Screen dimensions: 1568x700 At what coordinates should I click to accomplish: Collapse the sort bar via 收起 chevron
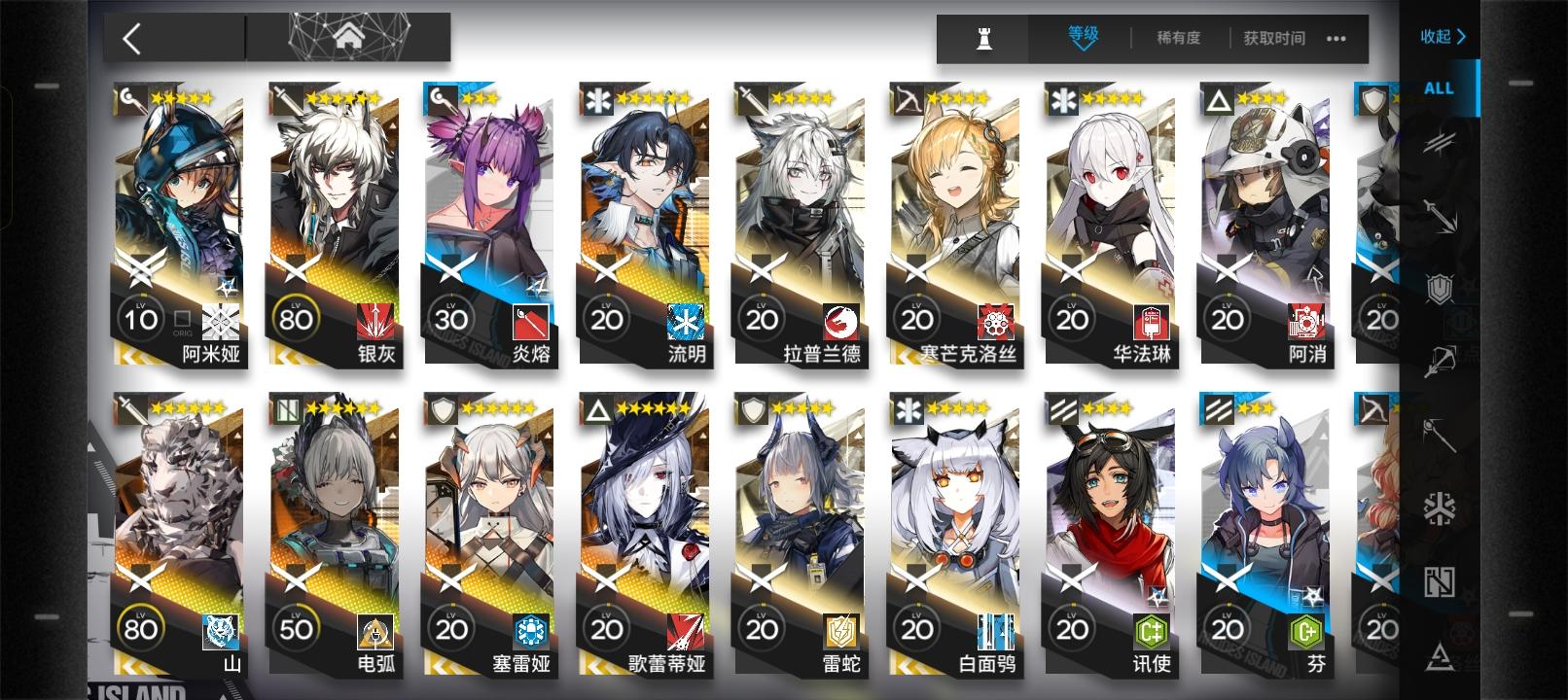tap(1443, 37)
